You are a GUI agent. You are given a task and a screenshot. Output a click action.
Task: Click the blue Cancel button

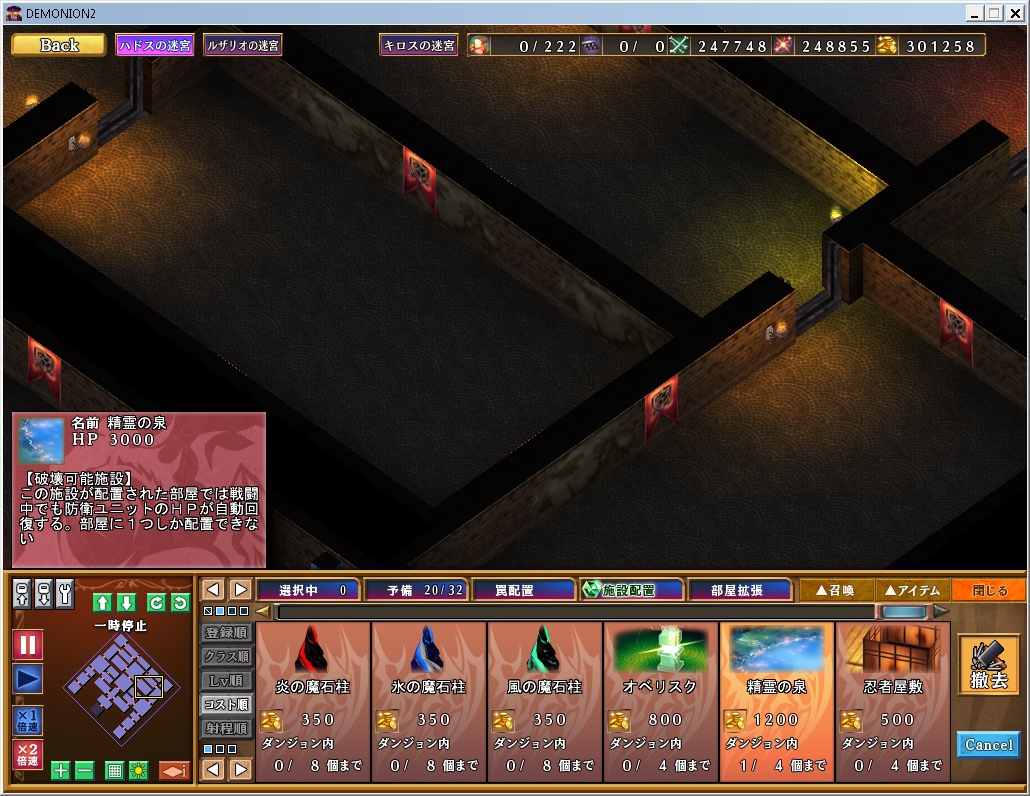pyautogui.click(x=988, y=745)
